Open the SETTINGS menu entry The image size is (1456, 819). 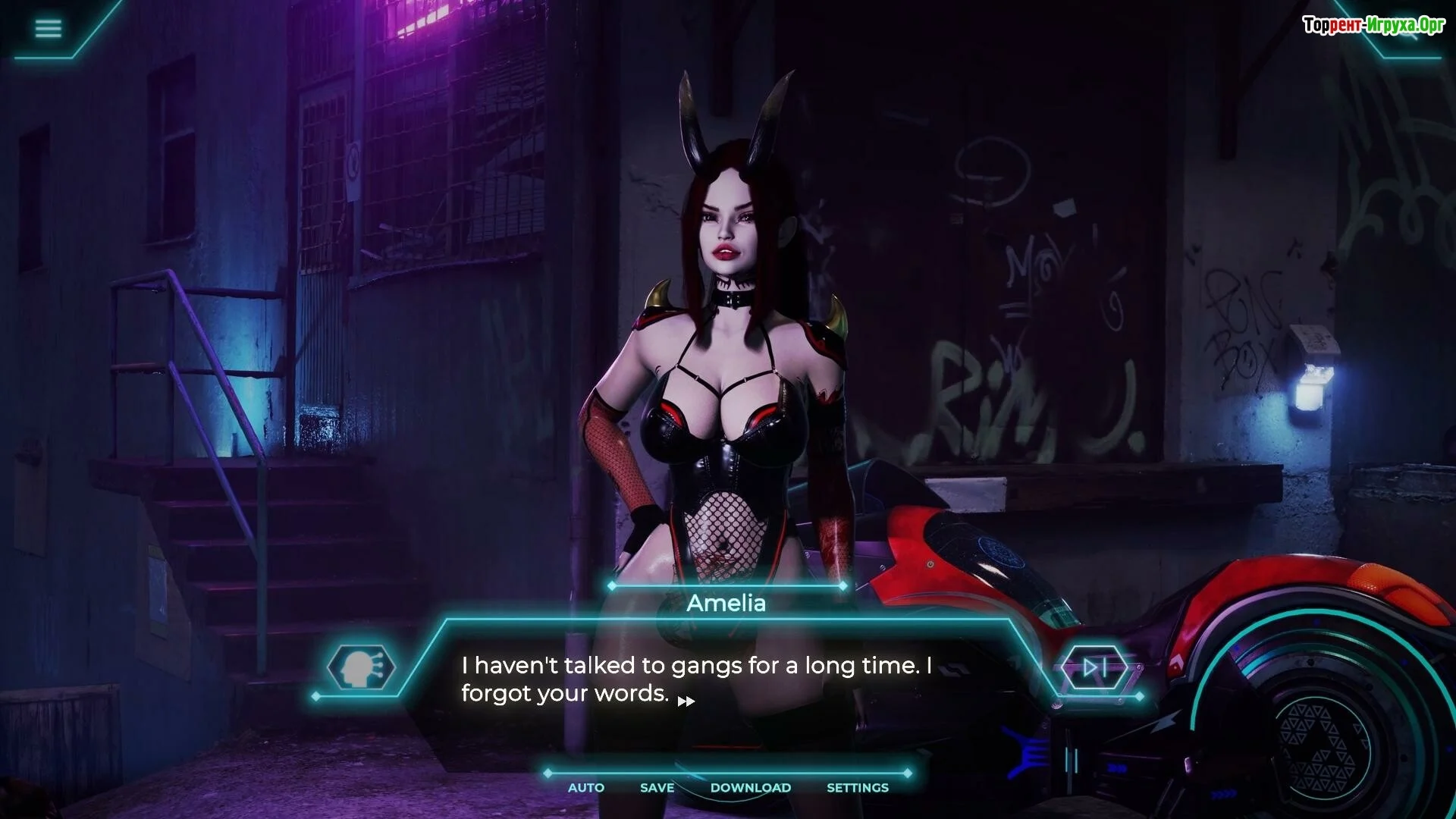pos(857,787)
